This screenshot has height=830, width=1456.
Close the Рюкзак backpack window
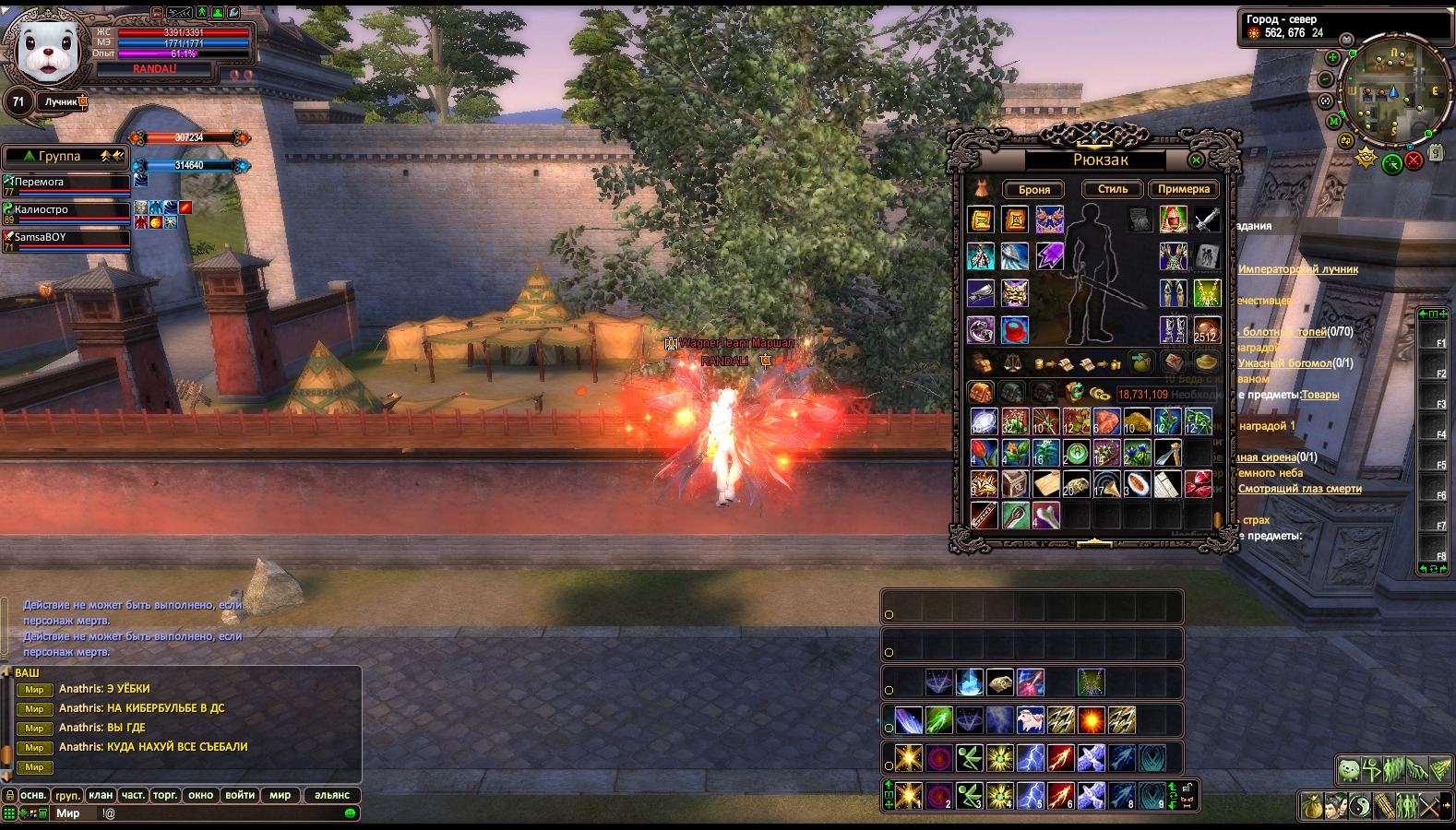click(1196, 160)
